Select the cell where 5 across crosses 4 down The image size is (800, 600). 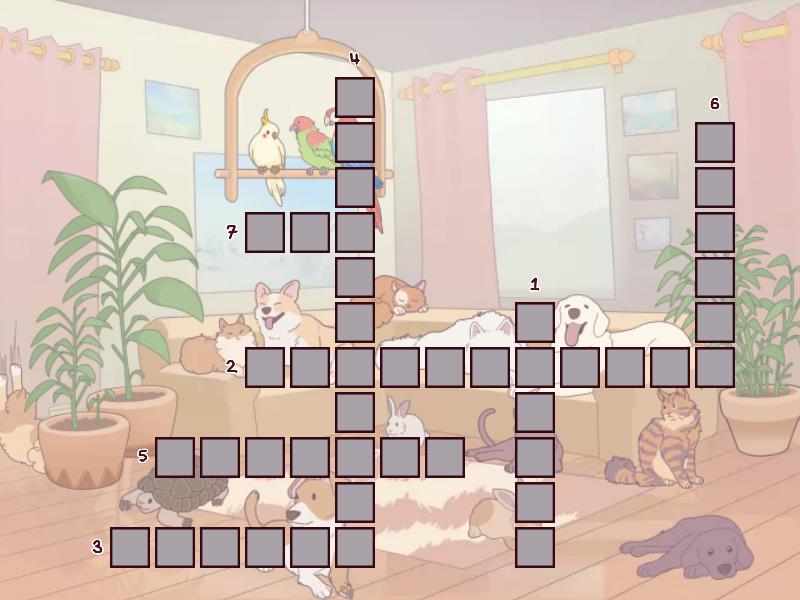pyautogui.click(x=355, y=457)
